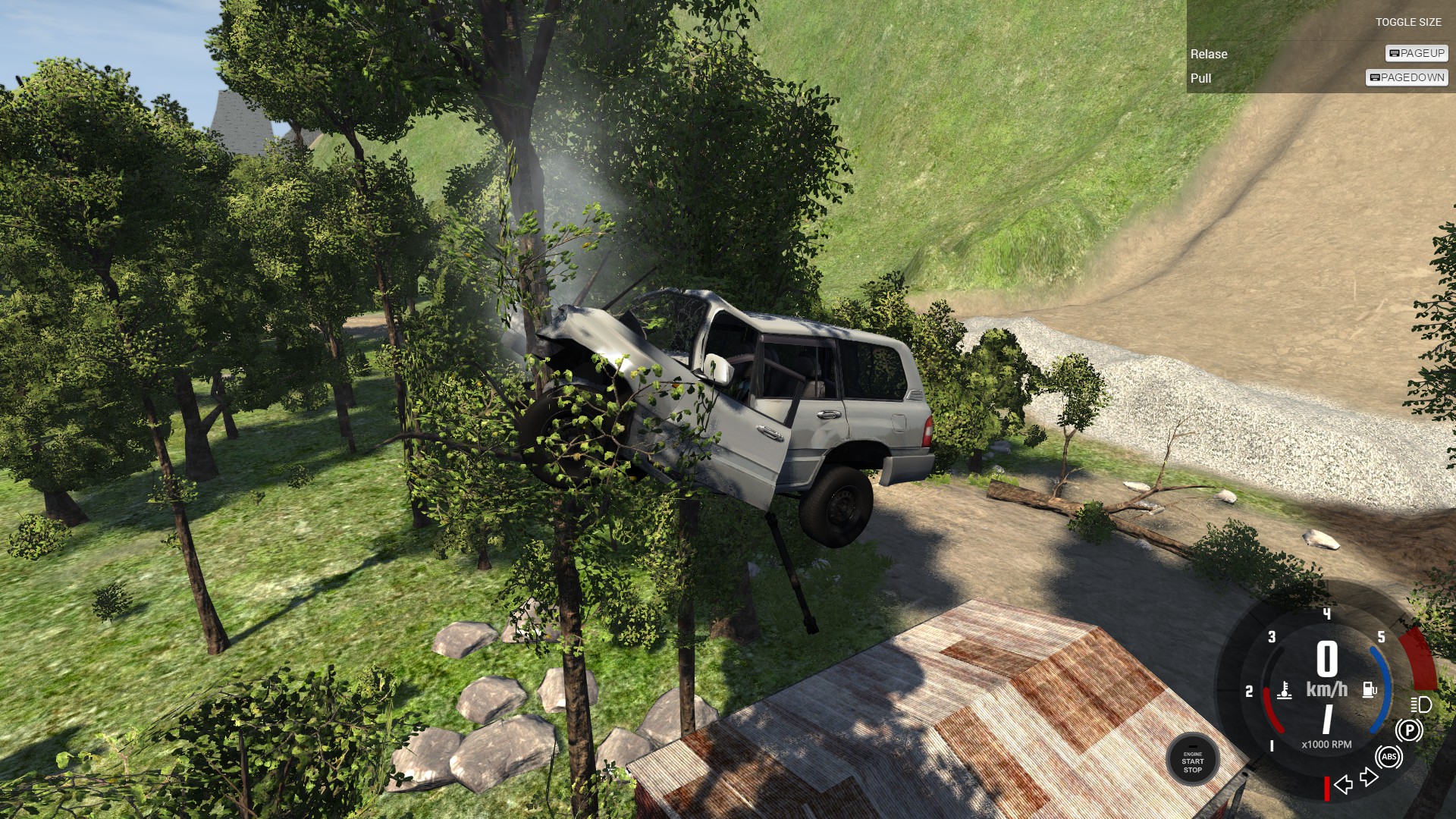
Task: Click the red temperature gauge arc
Action: click(1270, 710)
